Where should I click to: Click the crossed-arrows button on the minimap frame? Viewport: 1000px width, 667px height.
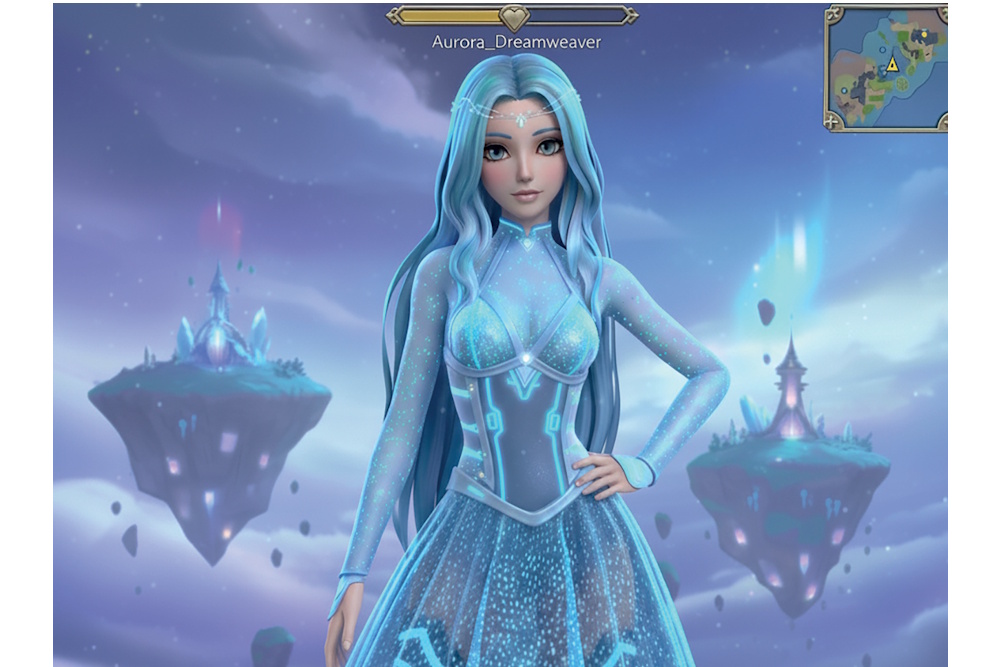click(x=834, y=16)
